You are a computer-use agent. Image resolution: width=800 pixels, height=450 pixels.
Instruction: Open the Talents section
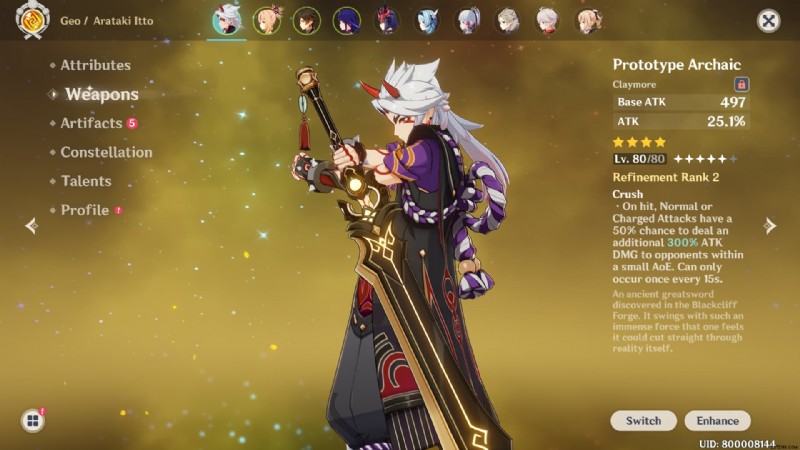coord(86,181)
